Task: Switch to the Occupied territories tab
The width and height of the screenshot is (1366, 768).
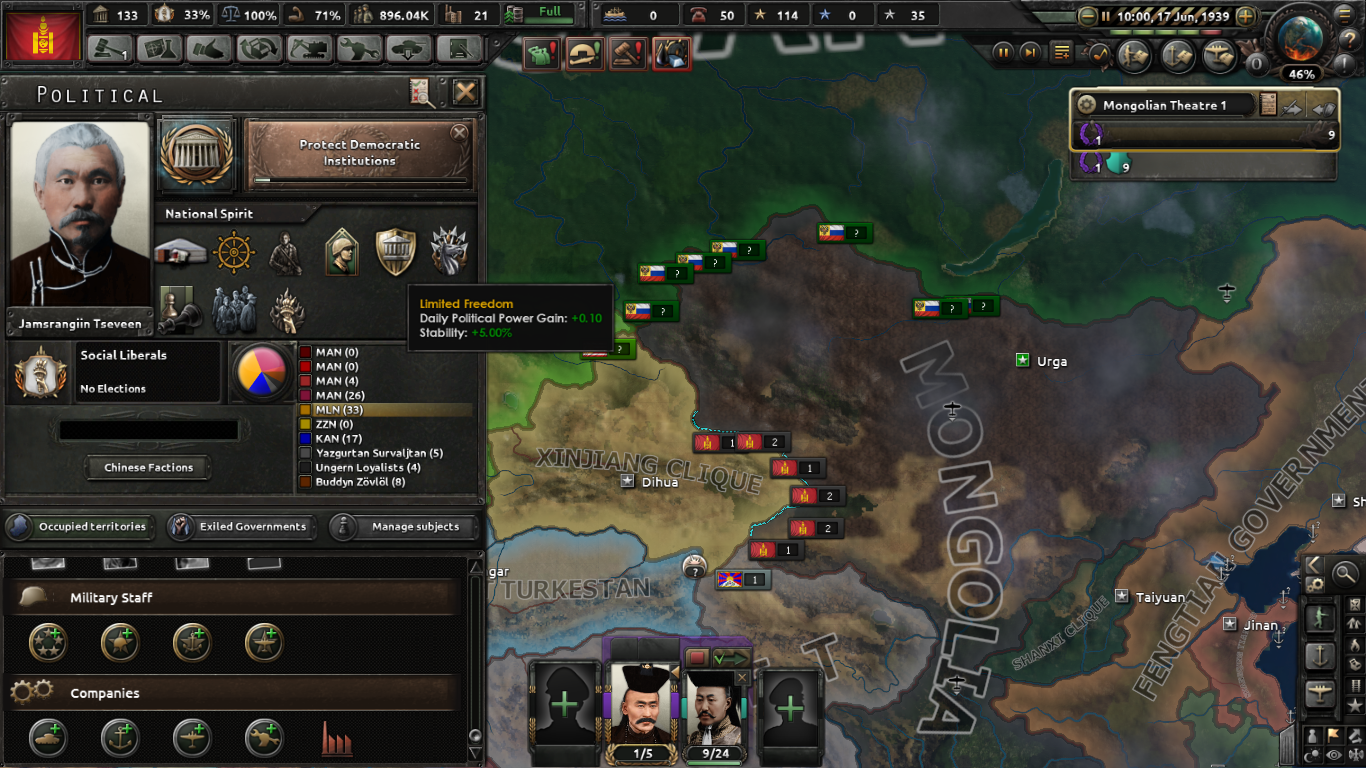Action: [x=80, y=527]
